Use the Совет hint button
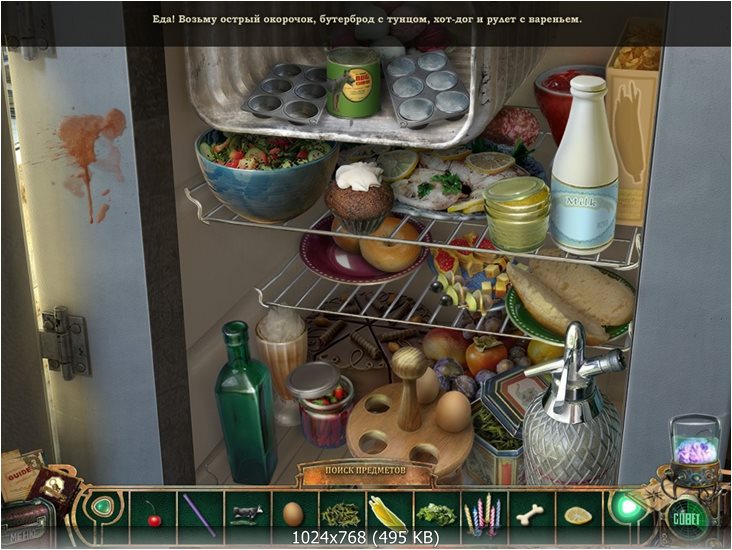The image size is (732, 550). [x=687, y=518]
